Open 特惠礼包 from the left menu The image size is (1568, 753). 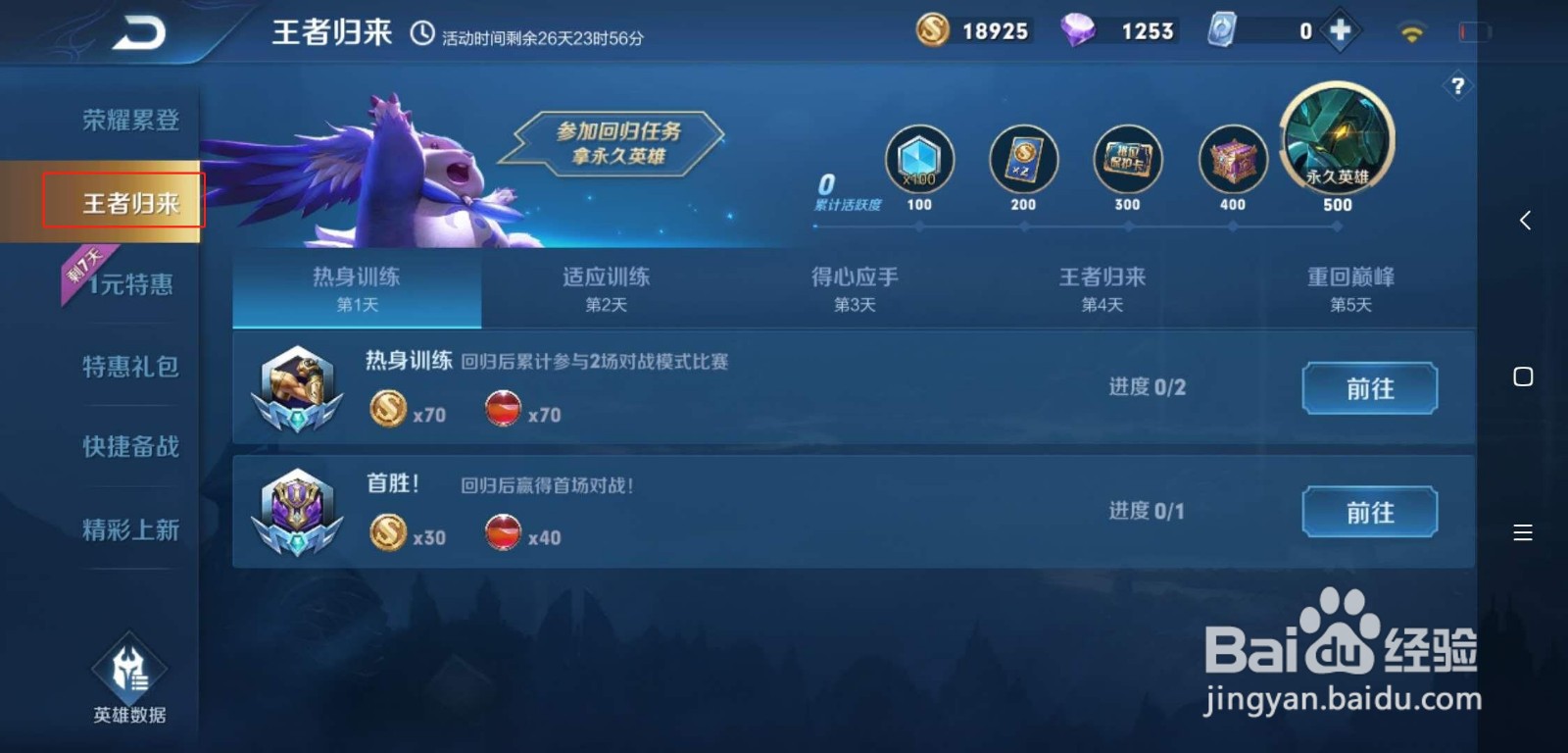pos(128,366)
